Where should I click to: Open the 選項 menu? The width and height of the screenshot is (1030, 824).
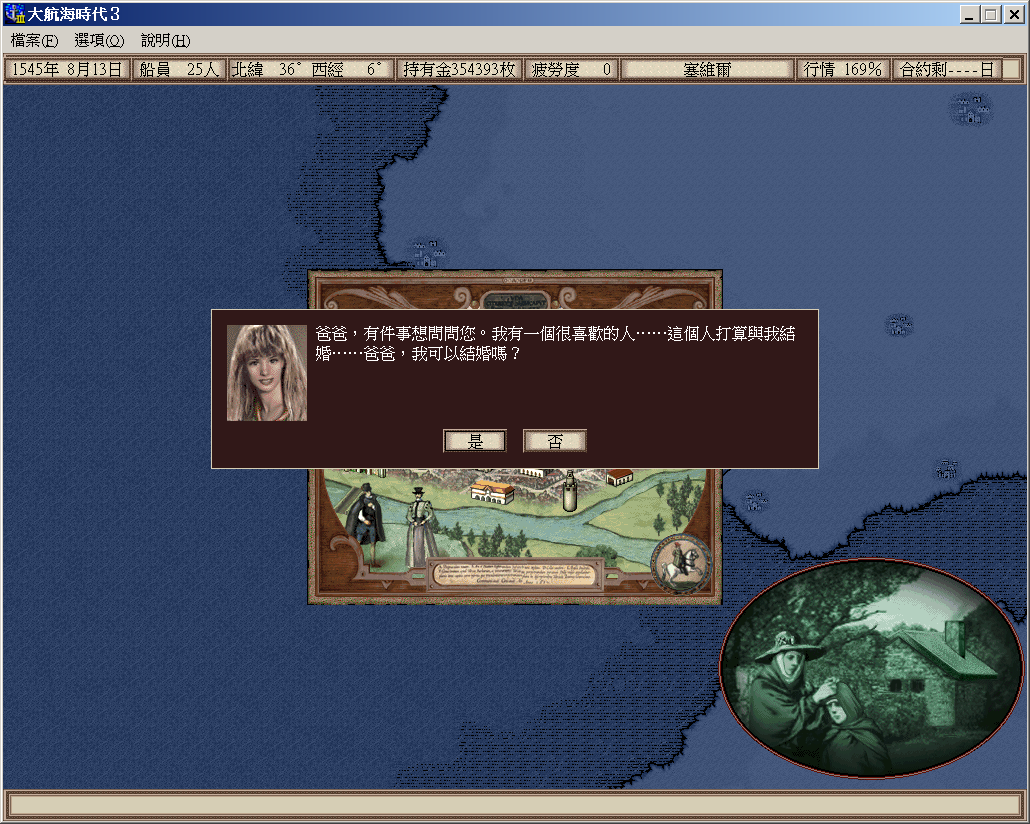(99, 41)
